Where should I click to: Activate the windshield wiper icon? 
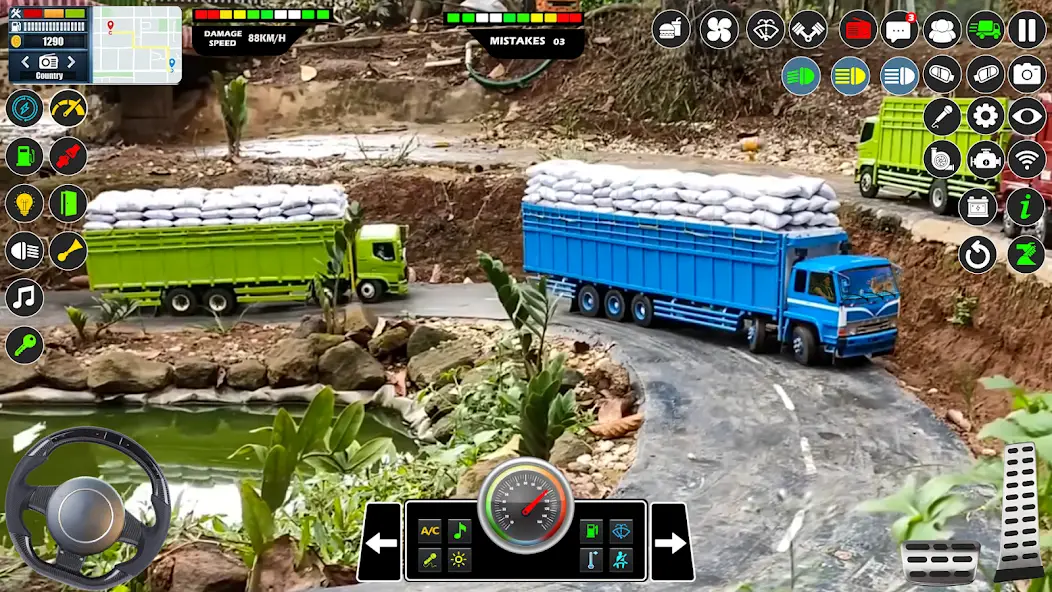(x=766, y=29)
